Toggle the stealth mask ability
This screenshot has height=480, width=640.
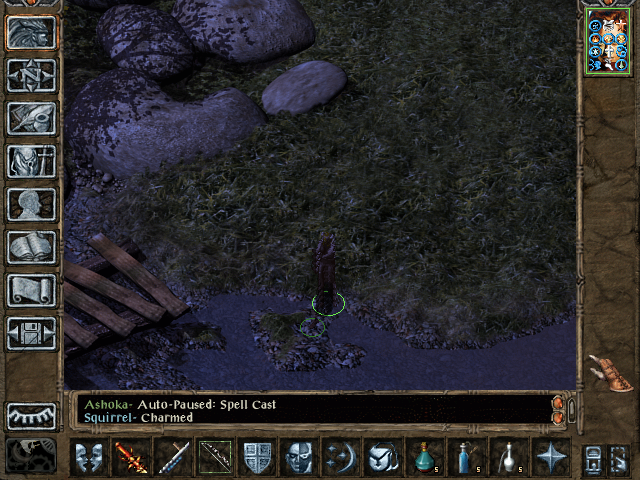coord(299,456)
